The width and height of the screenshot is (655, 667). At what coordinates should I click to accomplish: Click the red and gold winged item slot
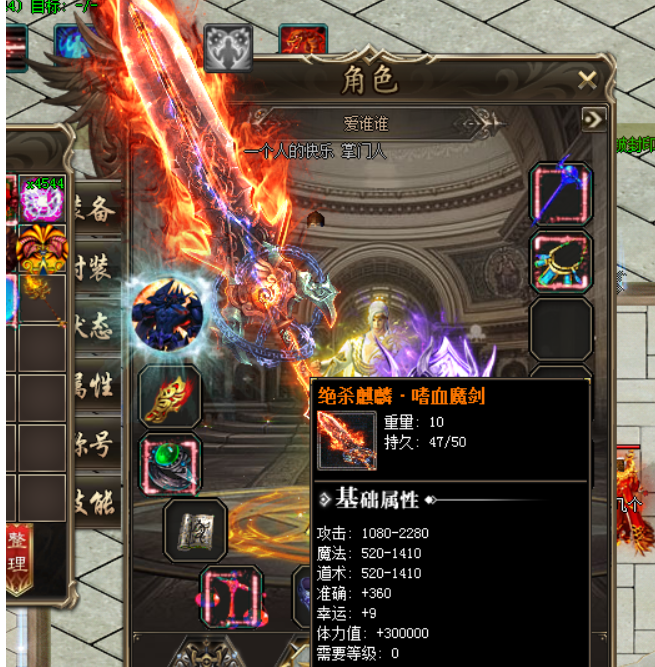pos(169,397)
